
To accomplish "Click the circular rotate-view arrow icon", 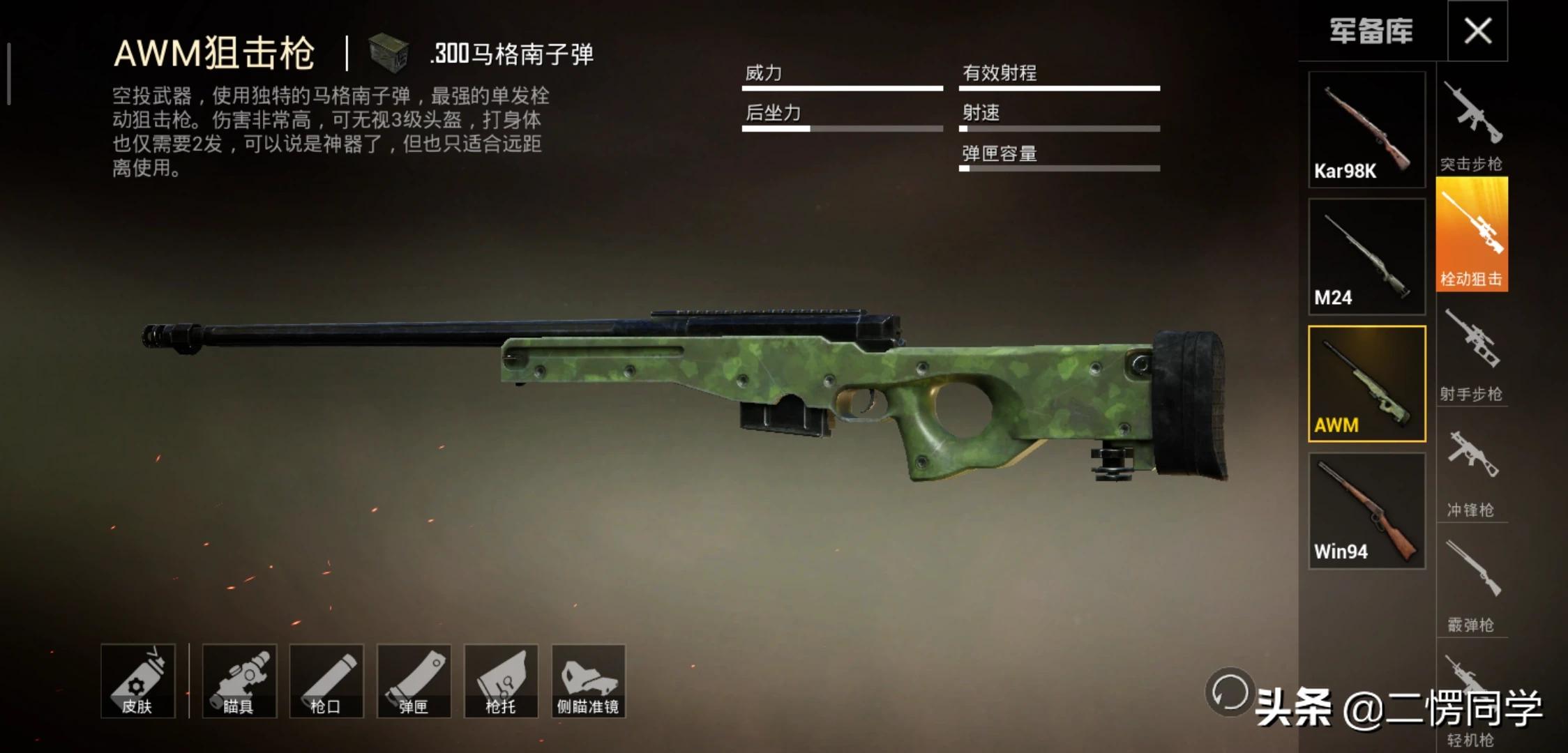I will point(1229,692).
